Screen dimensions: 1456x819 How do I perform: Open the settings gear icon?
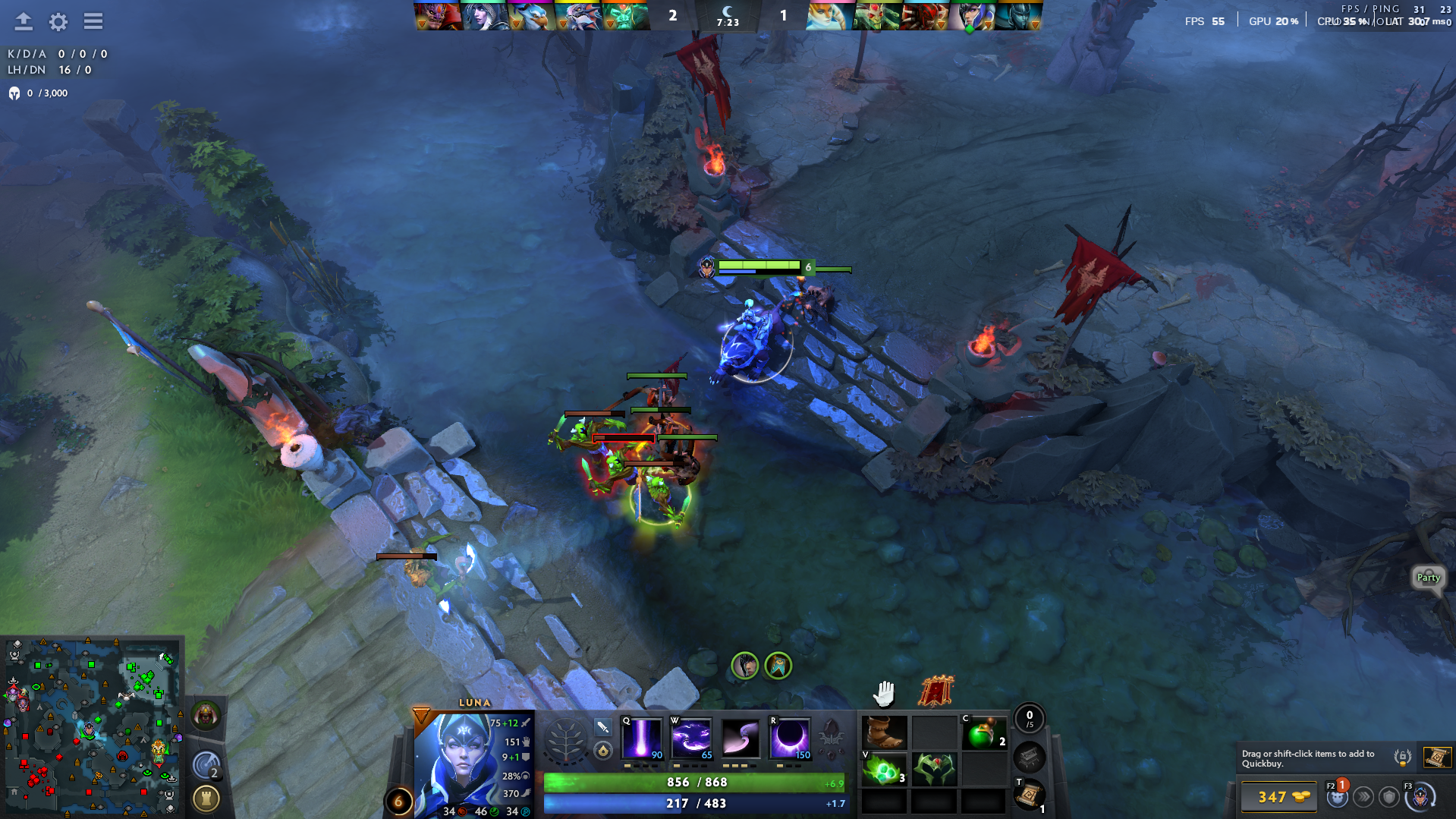coord(58,21)
